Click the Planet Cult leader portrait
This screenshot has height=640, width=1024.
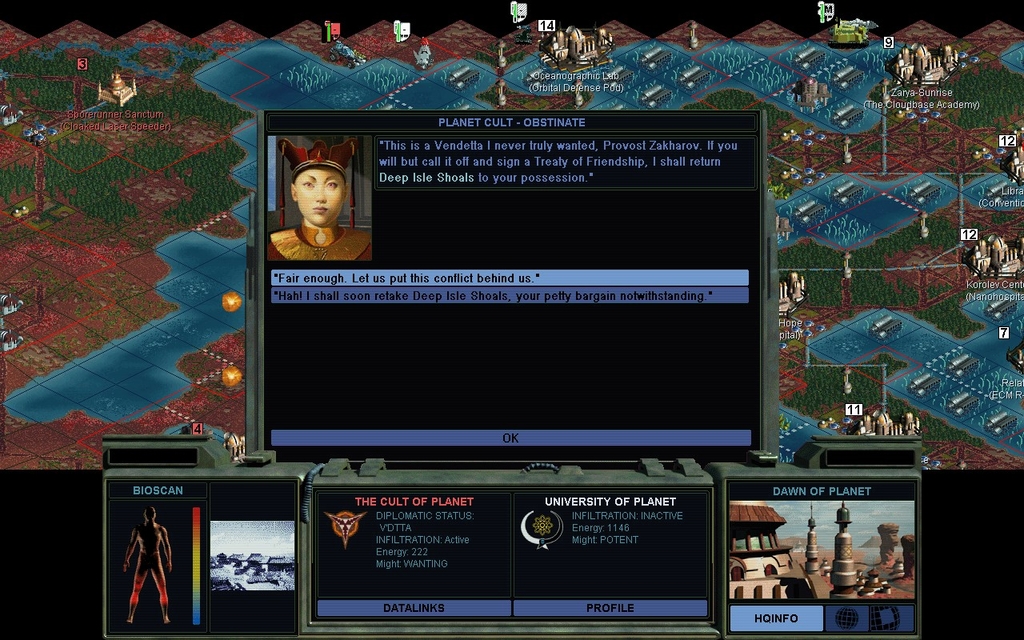[x=319, y=198]
